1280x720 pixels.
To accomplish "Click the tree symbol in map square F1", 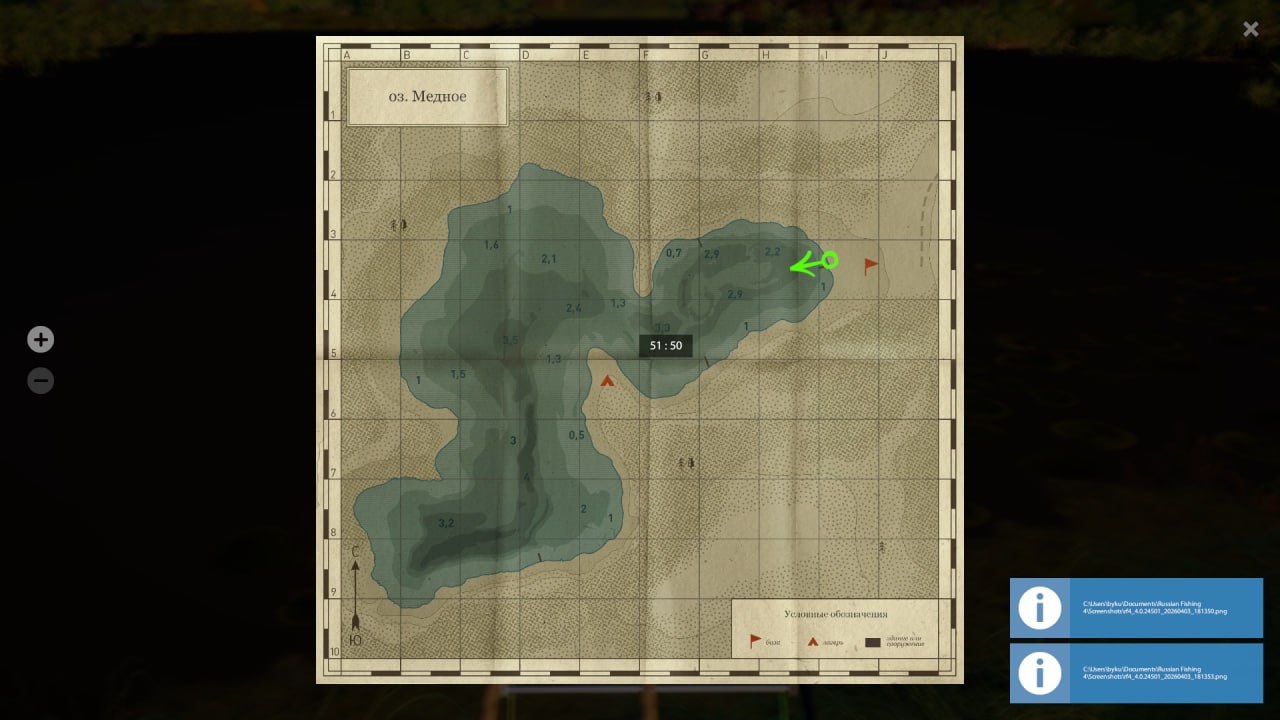I will tap(655, 96).
